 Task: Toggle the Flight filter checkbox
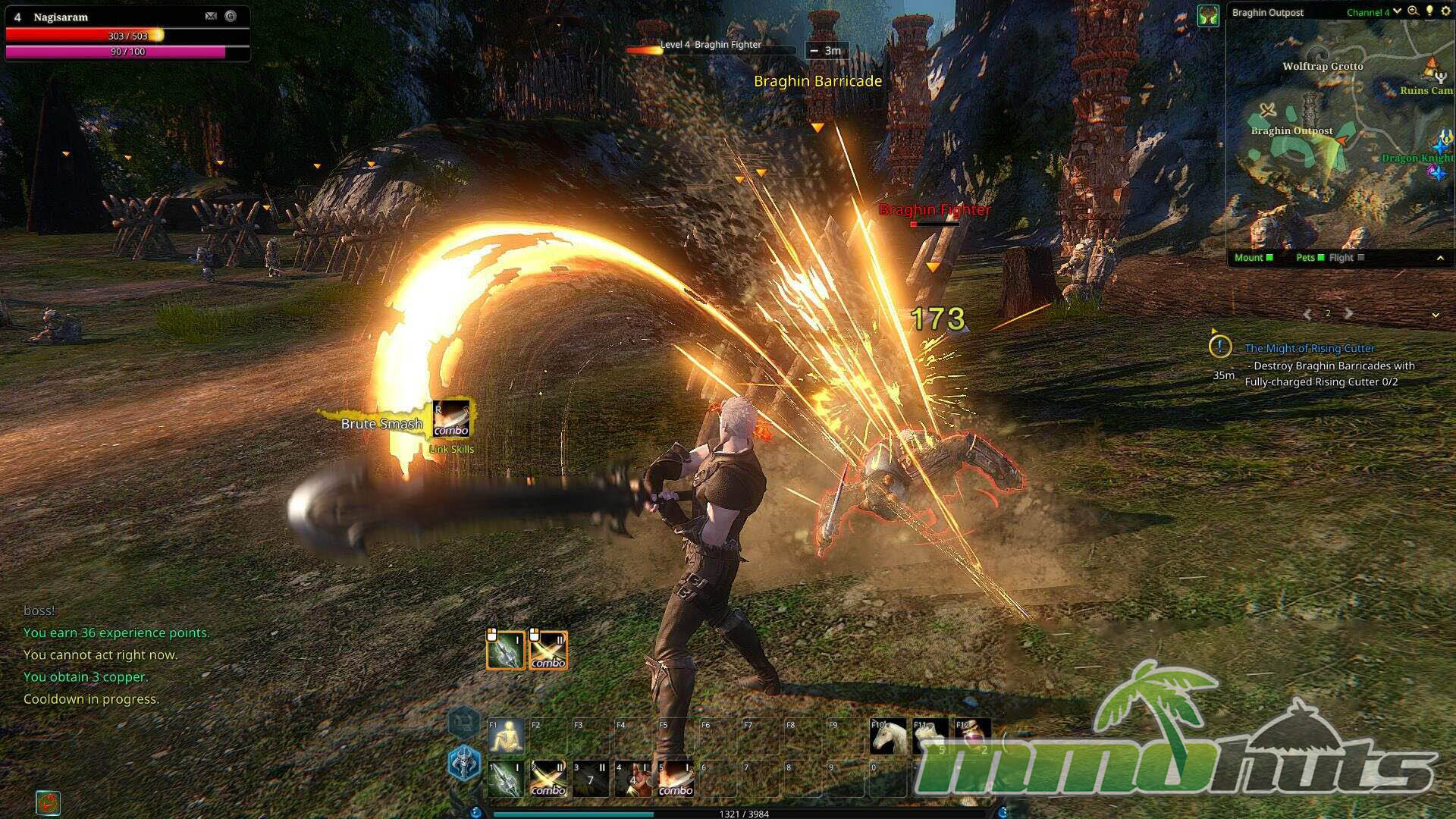coord(1360,258)
